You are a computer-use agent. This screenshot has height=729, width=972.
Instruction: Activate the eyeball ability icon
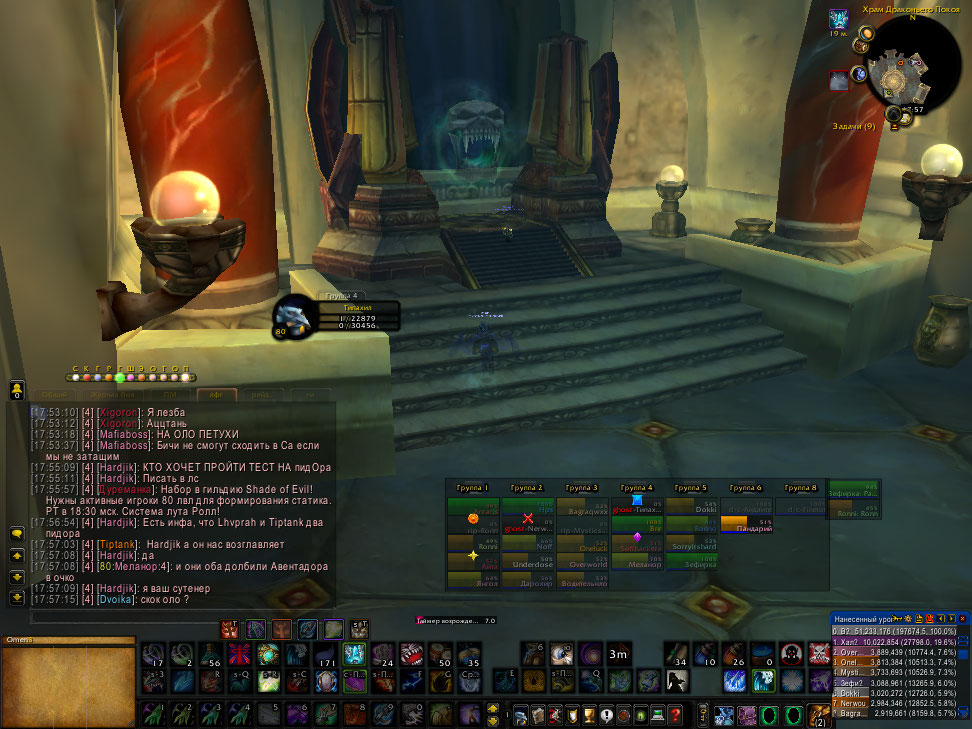click(x=562, y=655)
